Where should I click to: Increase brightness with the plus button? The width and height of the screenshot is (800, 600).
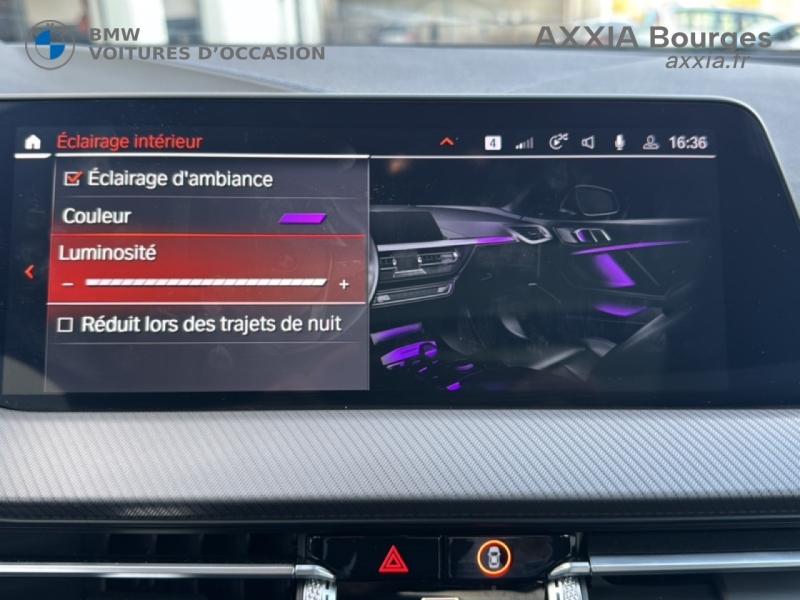[x=344, y=284]
